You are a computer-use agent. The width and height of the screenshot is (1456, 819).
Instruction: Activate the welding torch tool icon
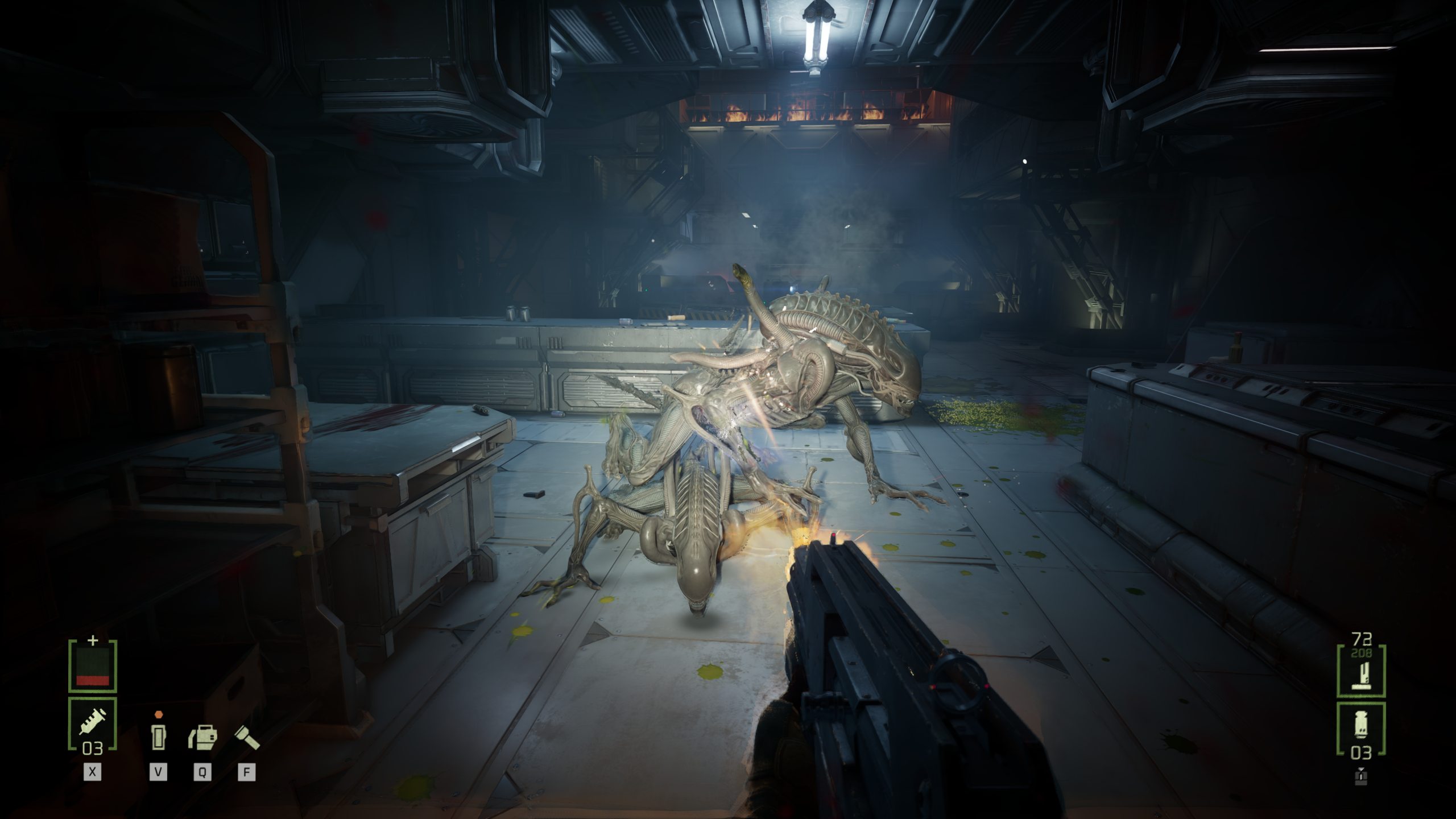202,738
